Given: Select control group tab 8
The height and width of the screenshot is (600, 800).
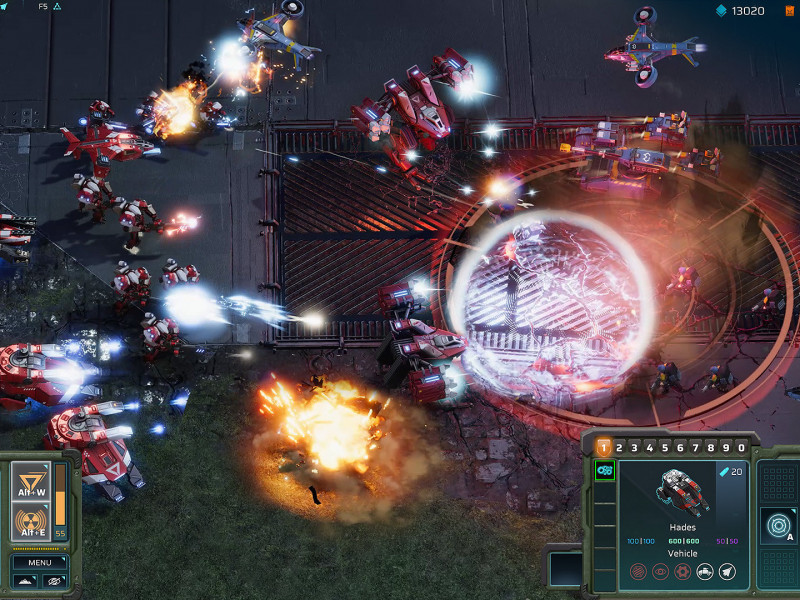Looking at the screenshot, I should (x=711, y=447).
